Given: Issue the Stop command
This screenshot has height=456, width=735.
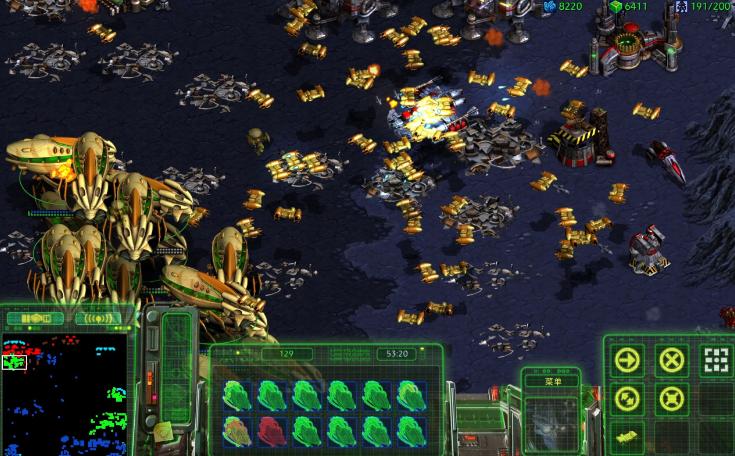Looking at the screenshot, I should pos(671,360).
